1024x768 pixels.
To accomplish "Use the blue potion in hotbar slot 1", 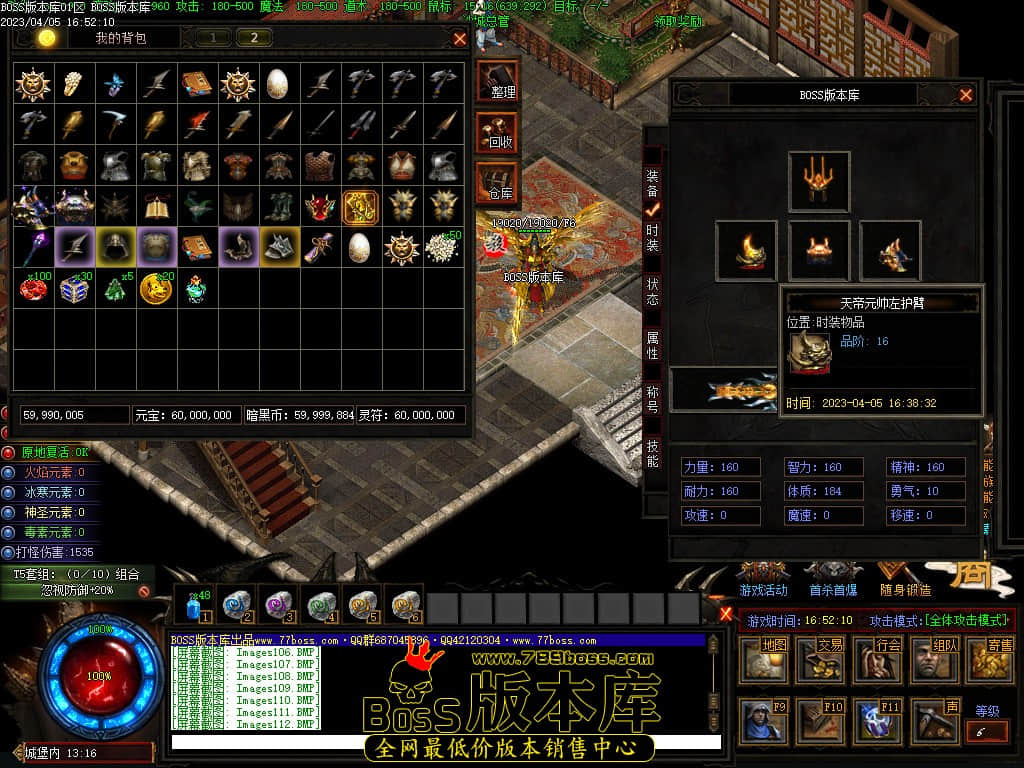I will click(193, 606).
